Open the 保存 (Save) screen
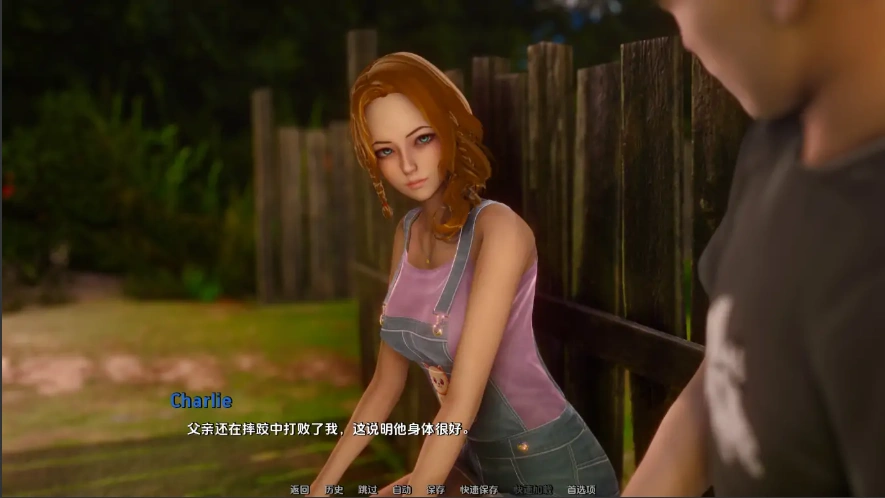The height and width of the screenshot is (498, 885). [x=435, y=490]
